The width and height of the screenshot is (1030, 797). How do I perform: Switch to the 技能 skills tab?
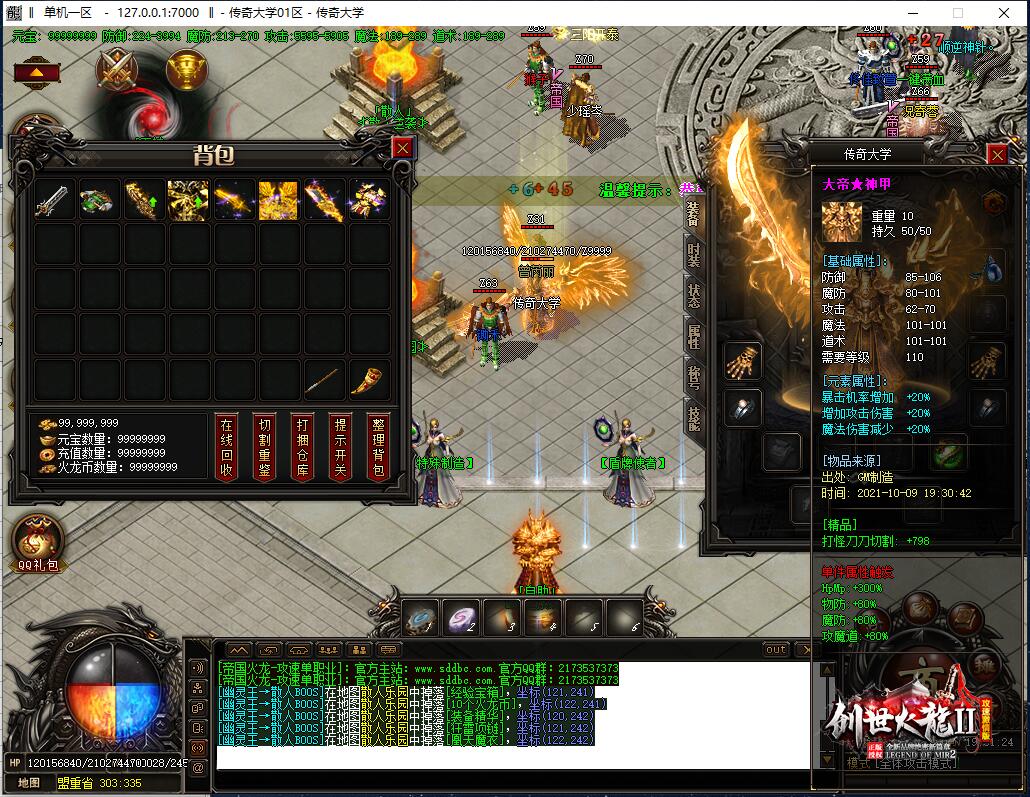pyautogui.click(x=693, y=418)
